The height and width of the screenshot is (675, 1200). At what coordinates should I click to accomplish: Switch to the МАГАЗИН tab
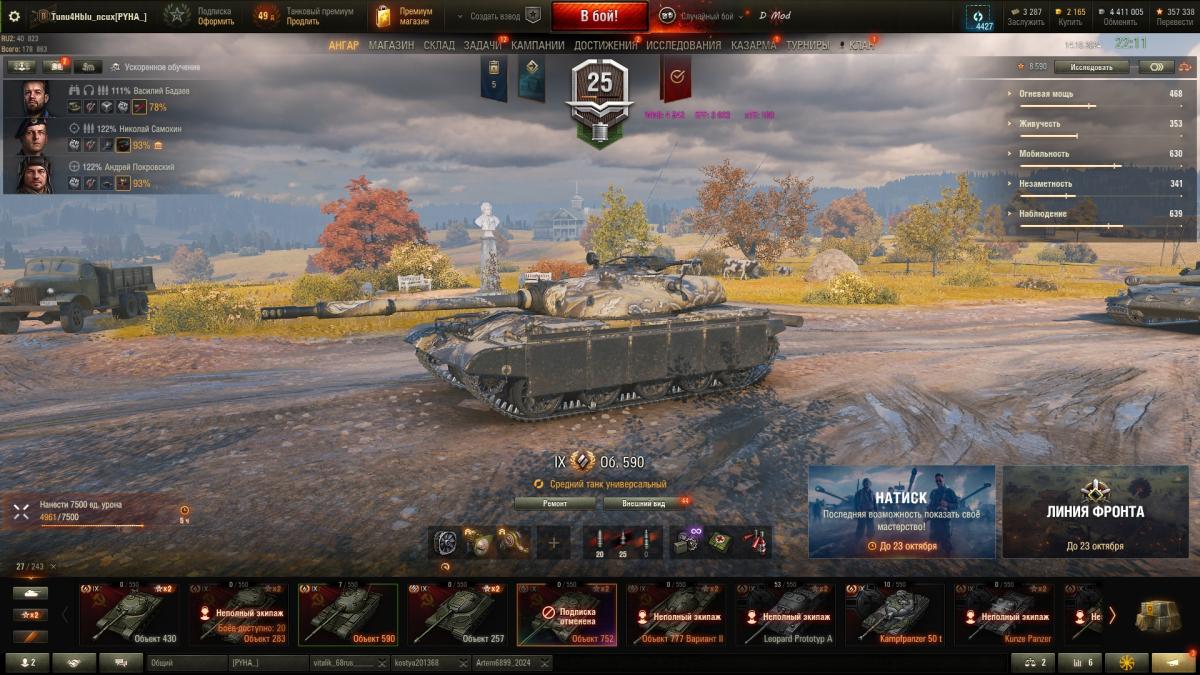point(391,45)
